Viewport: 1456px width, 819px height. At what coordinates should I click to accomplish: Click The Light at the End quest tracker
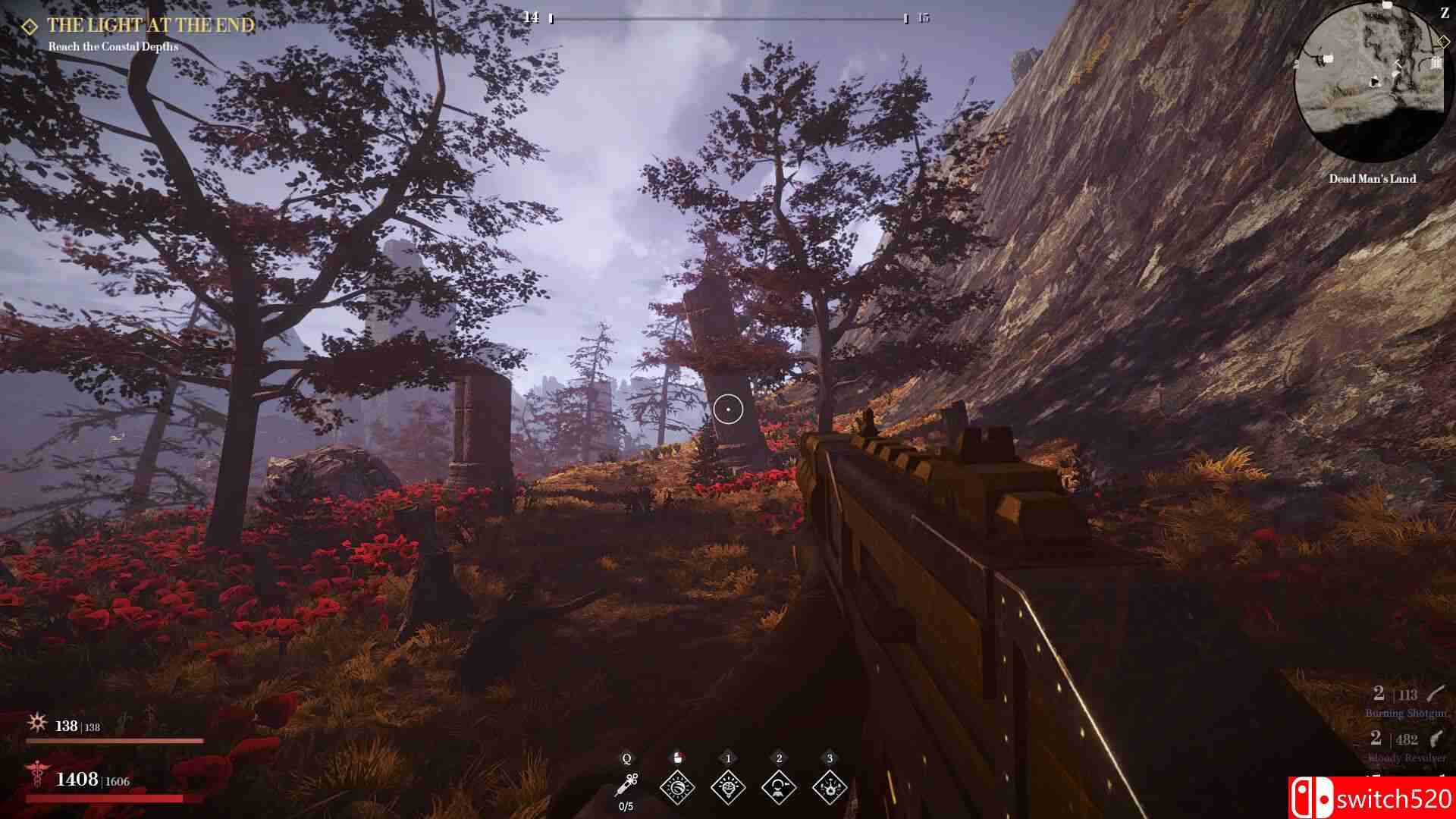coord(150,25)
